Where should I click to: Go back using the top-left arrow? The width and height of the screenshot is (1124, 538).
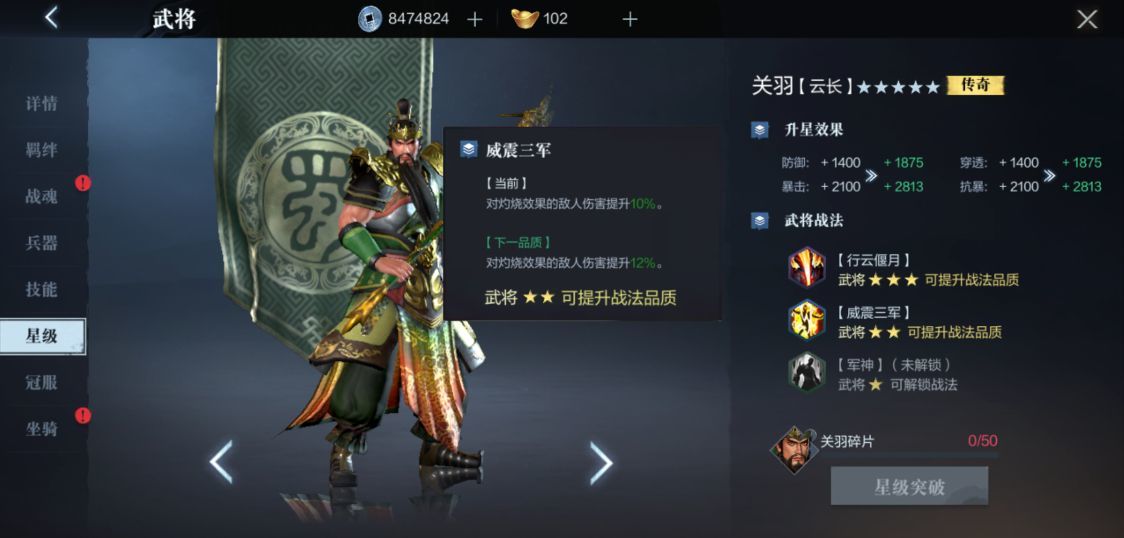pyautogui.click(x=52, y=18)
